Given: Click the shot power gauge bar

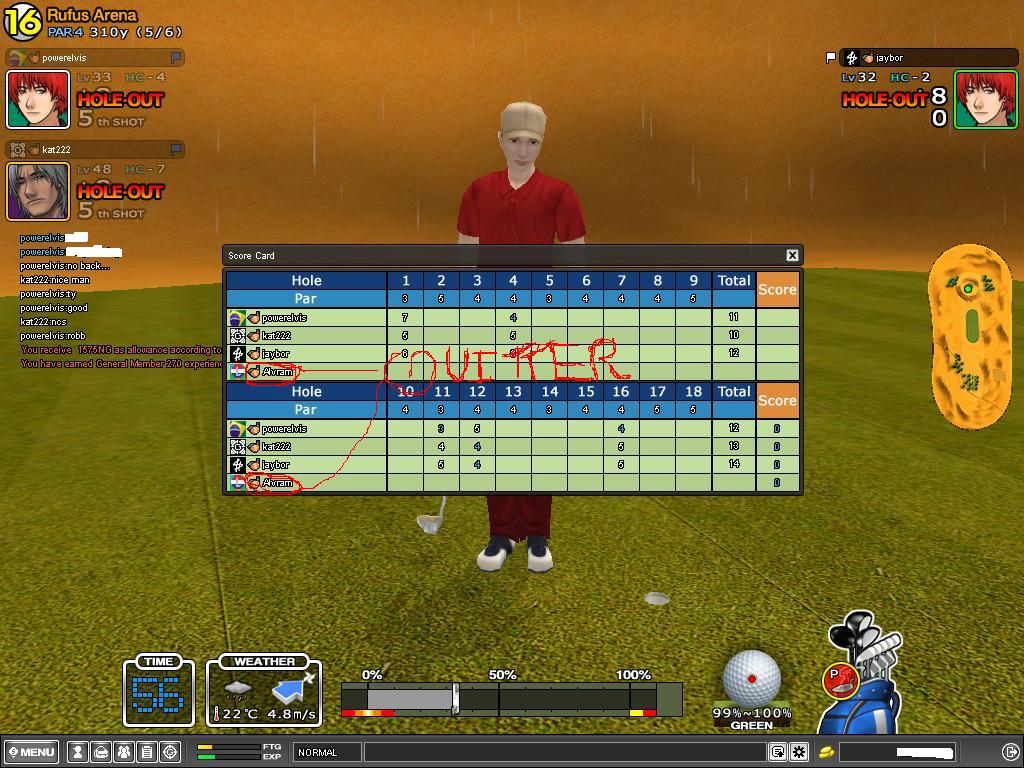Looking at the screenshot, I should 511,698.
